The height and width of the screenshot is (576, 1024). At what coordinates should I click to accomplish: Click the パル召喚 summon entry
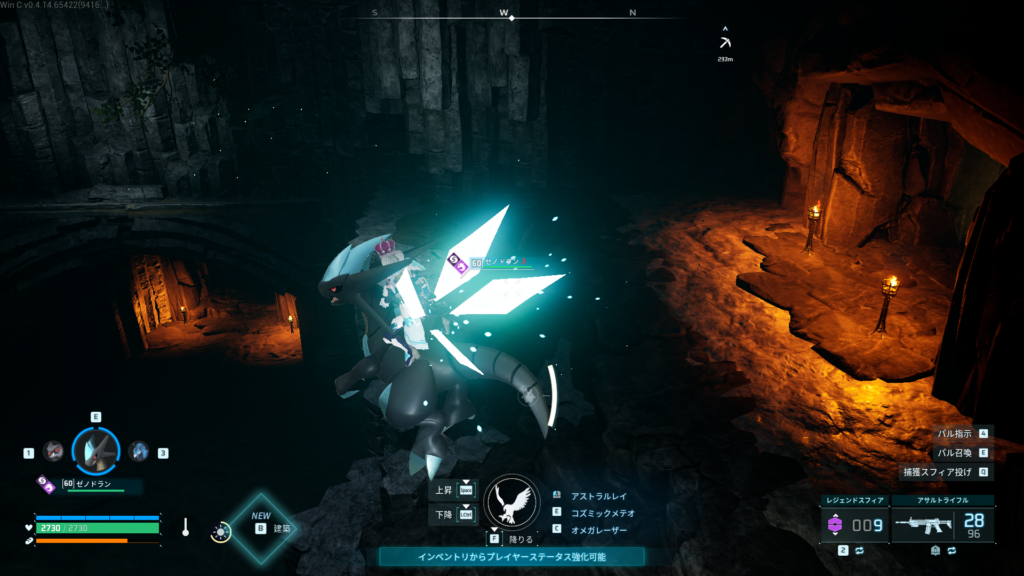click(x=955, y=453)
